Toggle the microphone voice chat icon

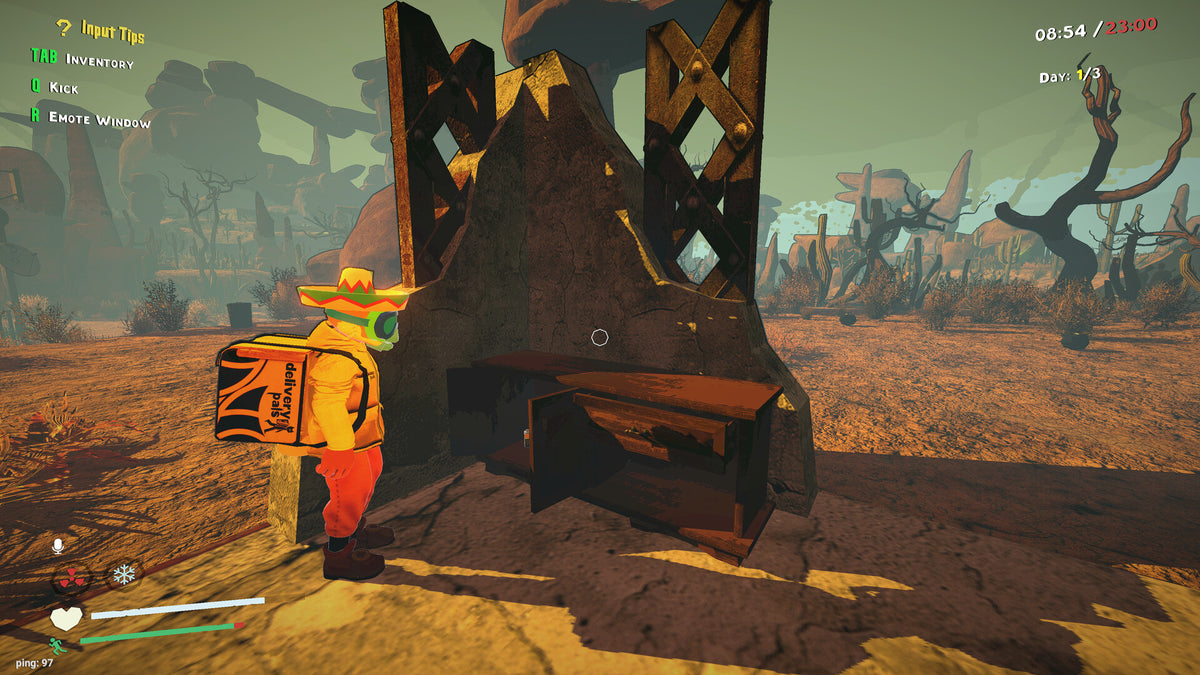[x=58, y=546]
